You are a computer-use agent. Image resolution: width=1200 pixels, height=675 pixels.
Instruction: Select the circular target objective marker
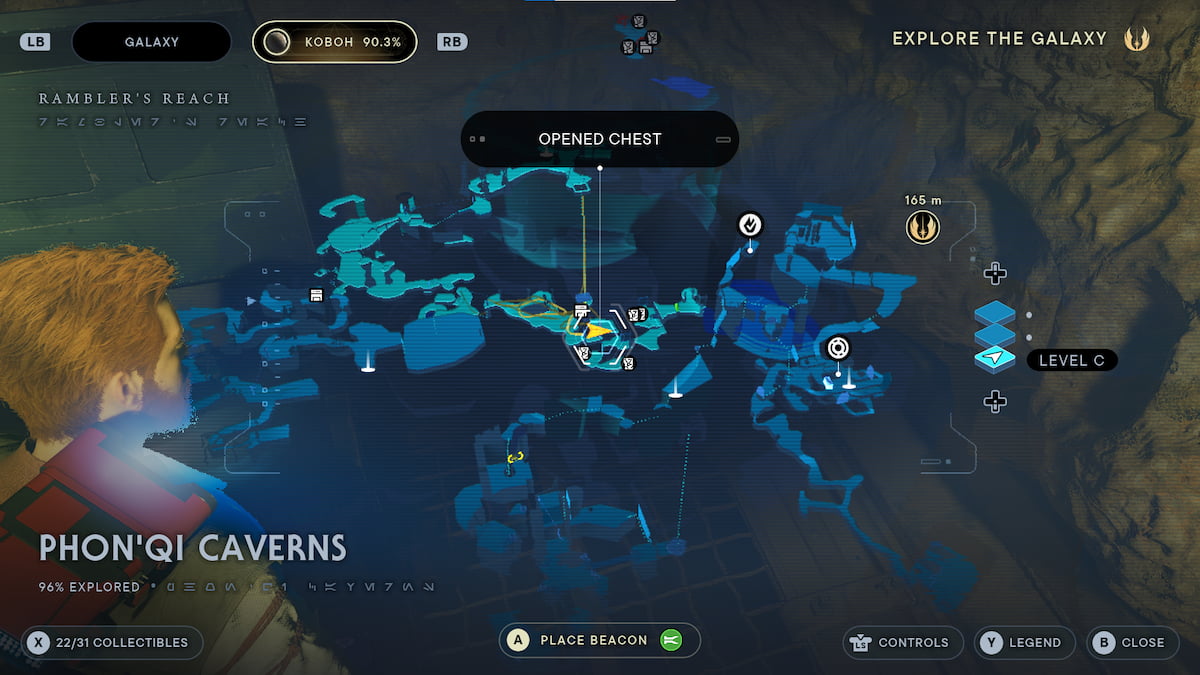tap(838, 348)
